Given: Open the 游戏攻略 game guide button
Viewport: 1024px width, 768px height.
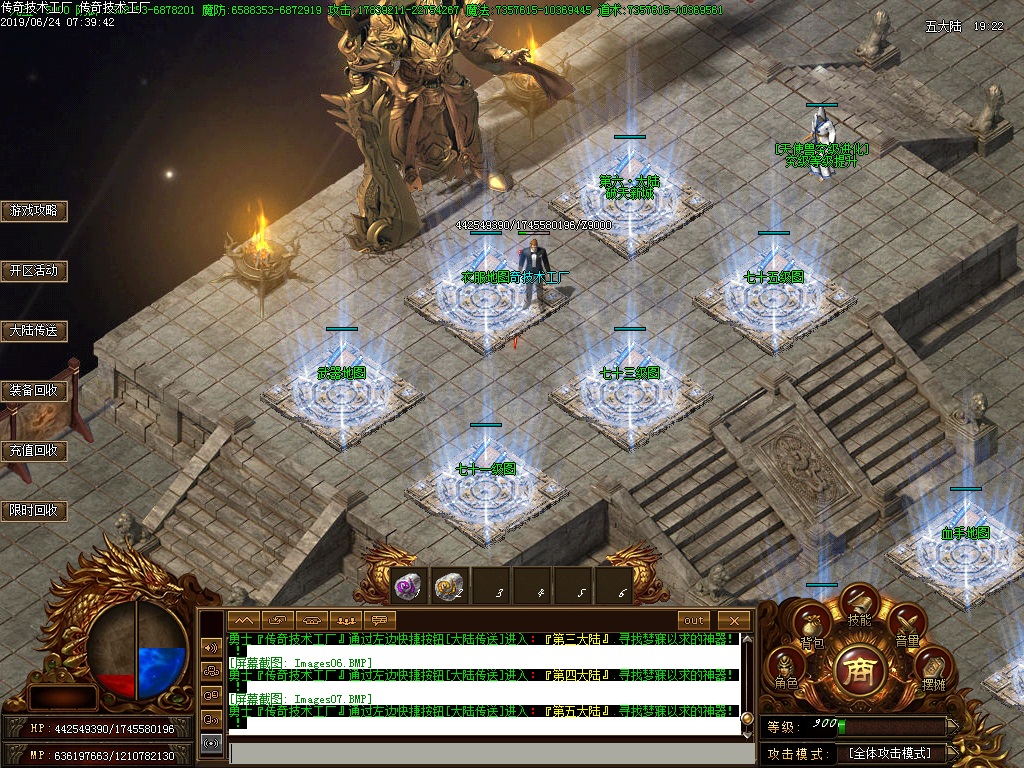Looking at the screenshot, I should [34, 211].
